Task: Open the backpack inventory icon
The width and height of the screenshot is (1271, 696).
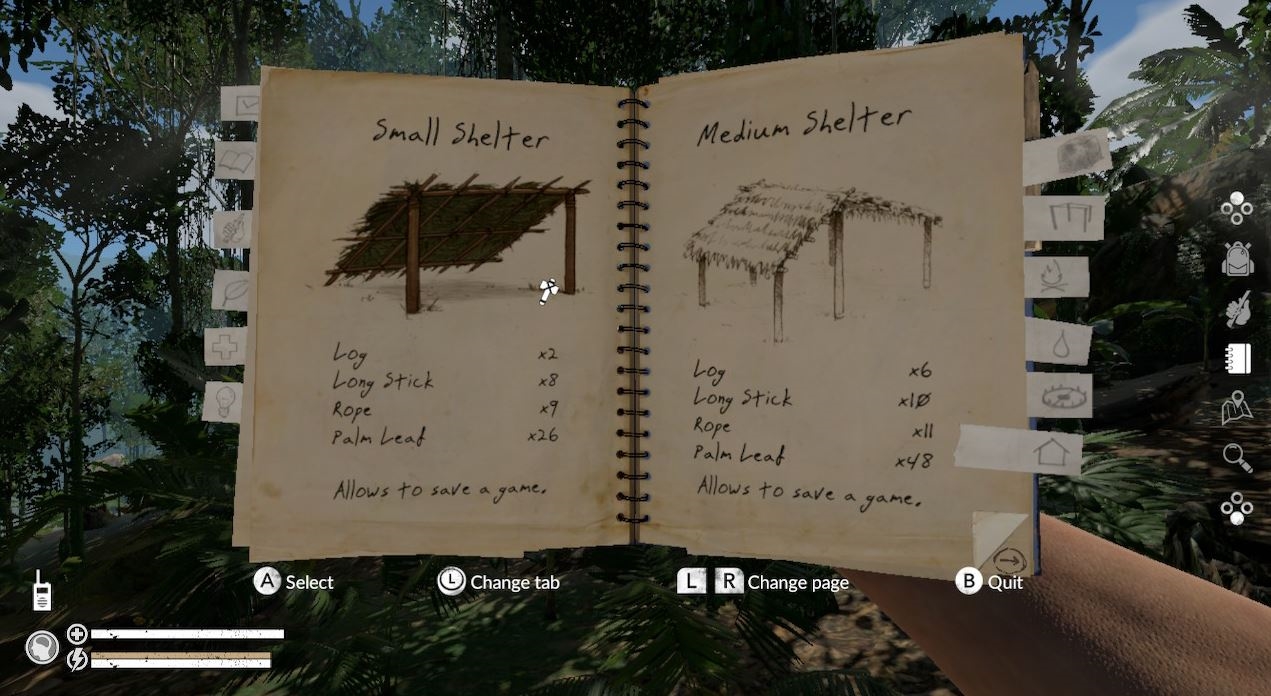Action: [1238, 258]
